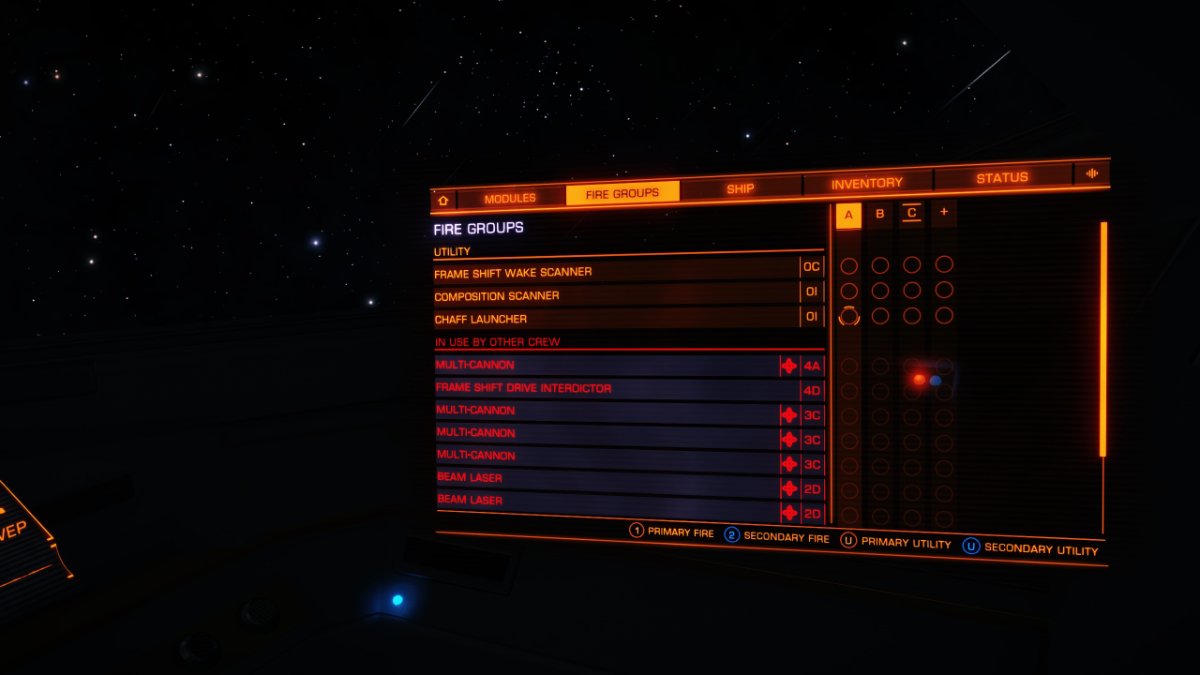This screenshot has width=1200, height=675.
Task: Select fire group A column
Action: click(x=848, y=215)
